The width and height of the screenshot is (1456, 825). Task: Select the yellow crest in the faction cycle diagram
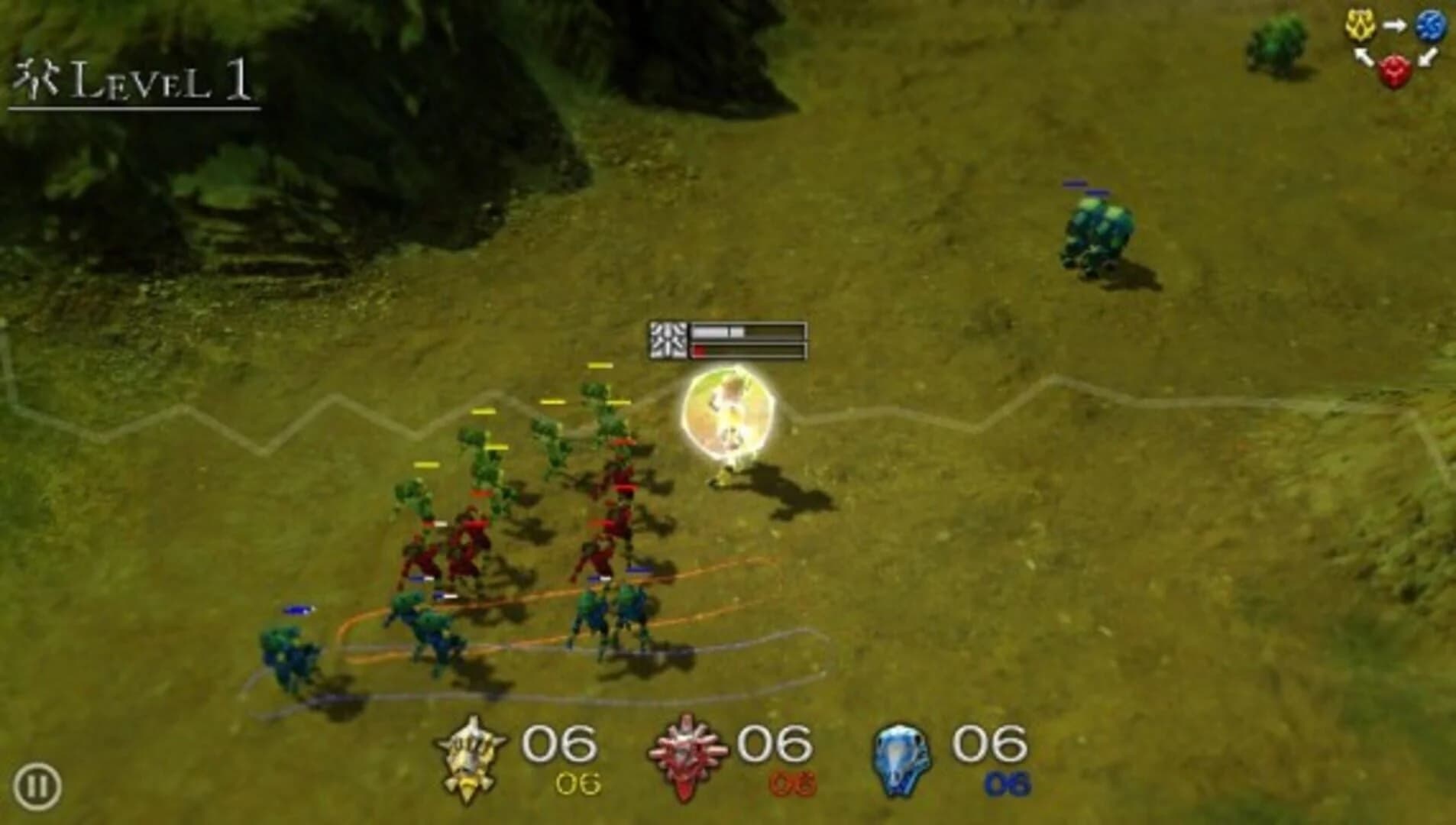(x=1361, y=24)
